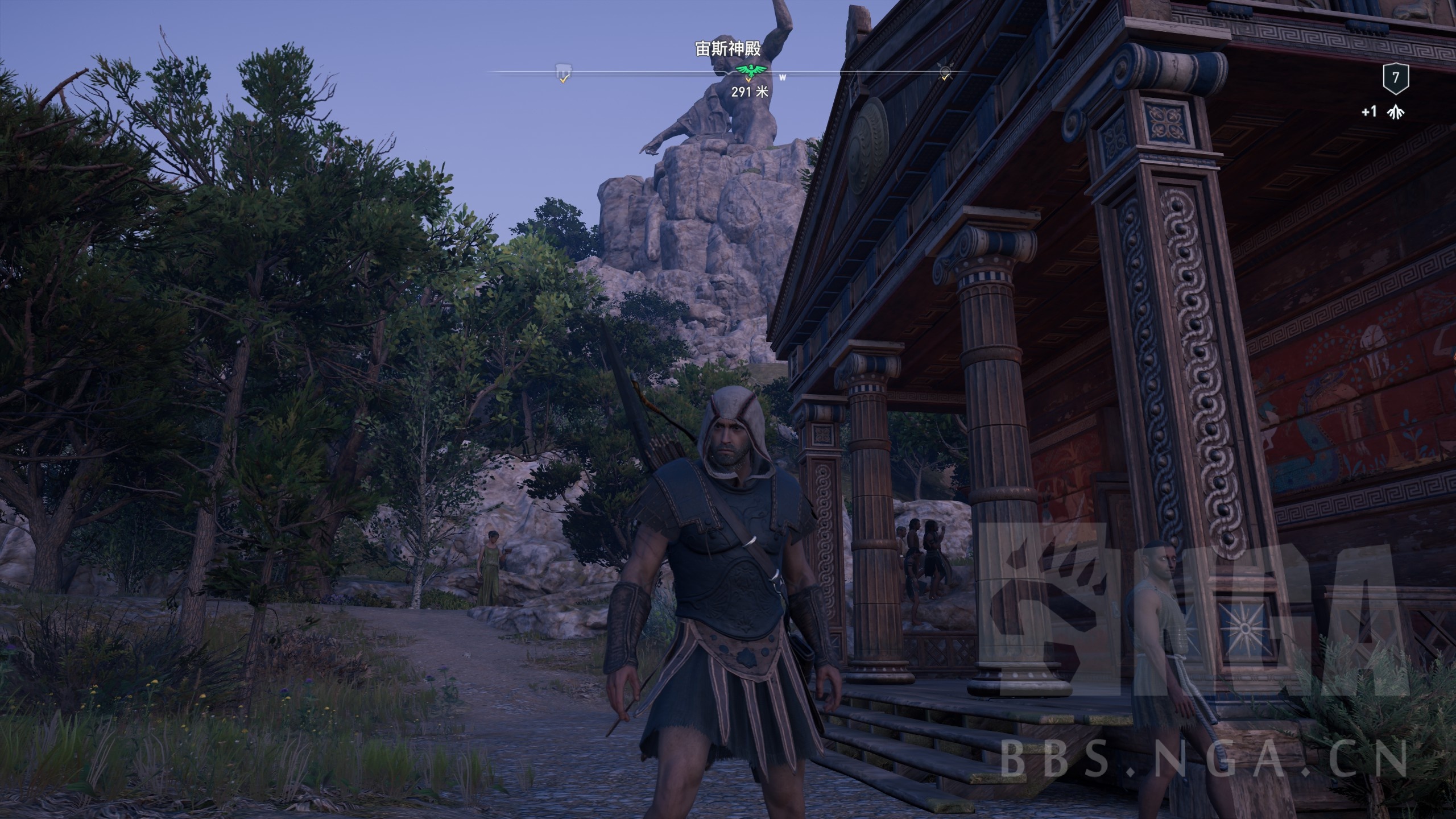Select the crossed-arrows target marker on compass

pos(945,72)
